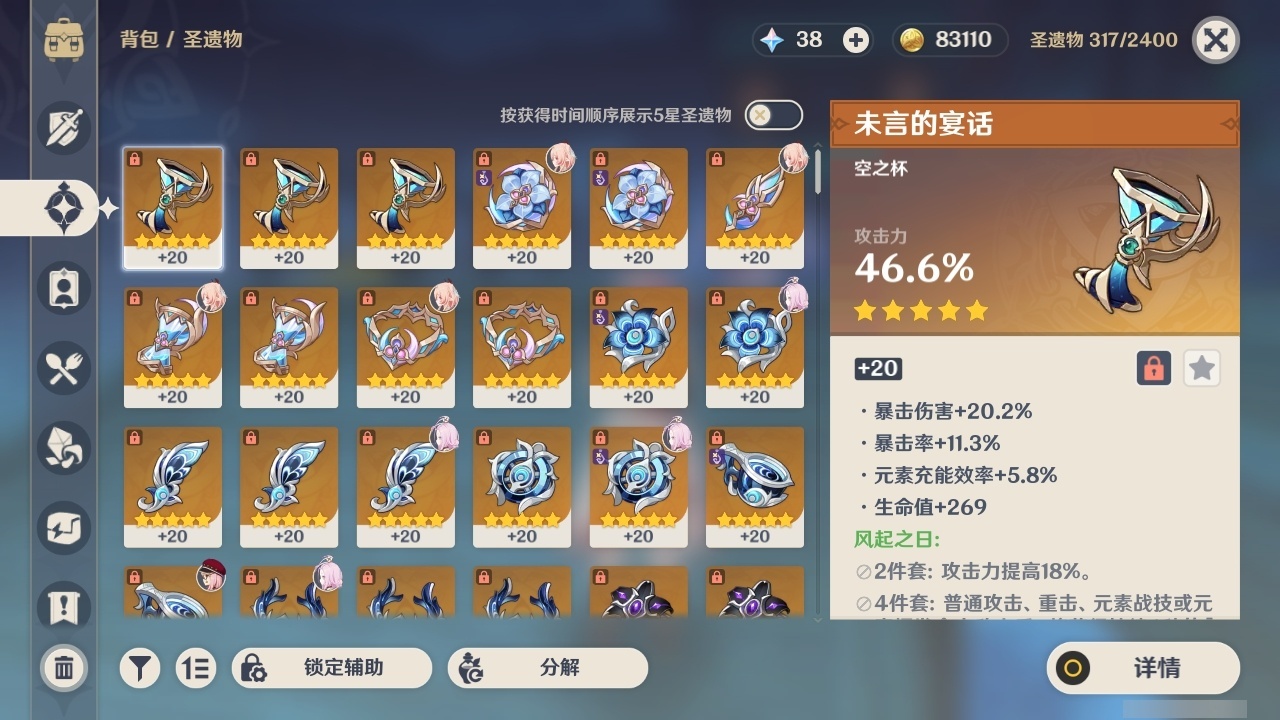Click the 分解 salvage button
The image size is (1280, 720).
pos(550,668)
